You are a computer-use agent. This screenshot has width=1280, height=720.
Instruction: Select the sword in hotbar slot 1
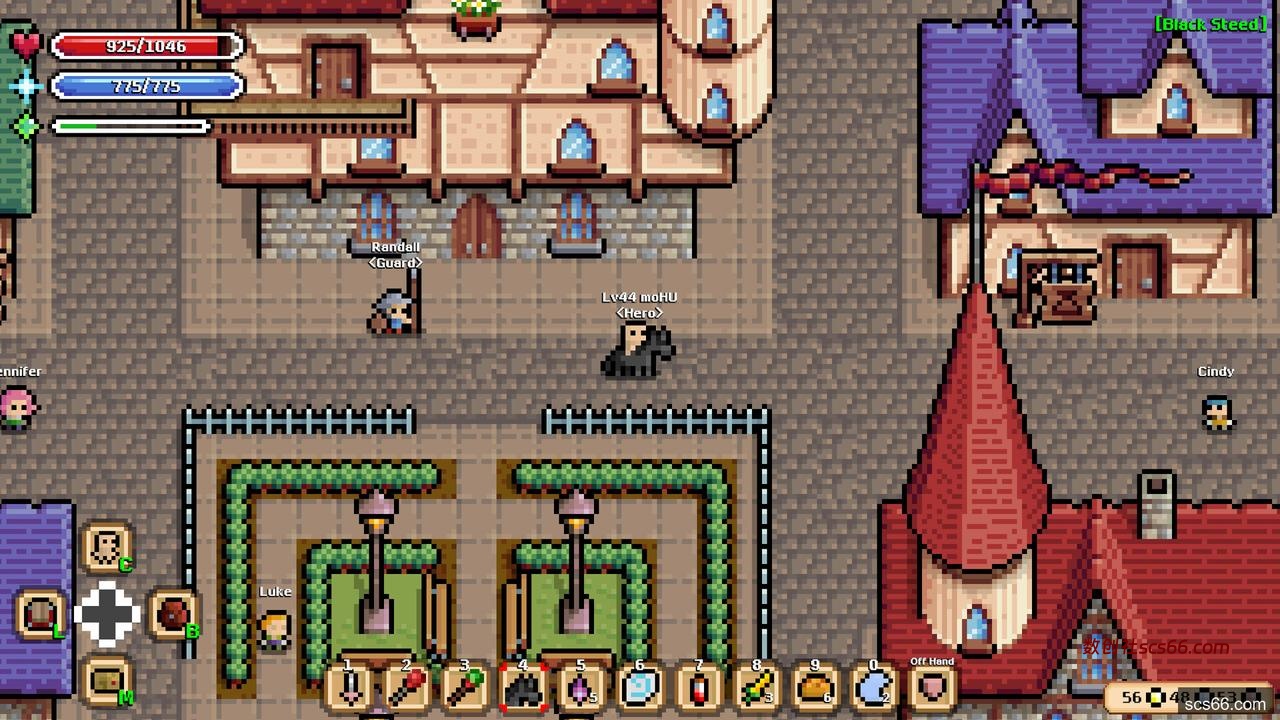click(x=349, y=689)
